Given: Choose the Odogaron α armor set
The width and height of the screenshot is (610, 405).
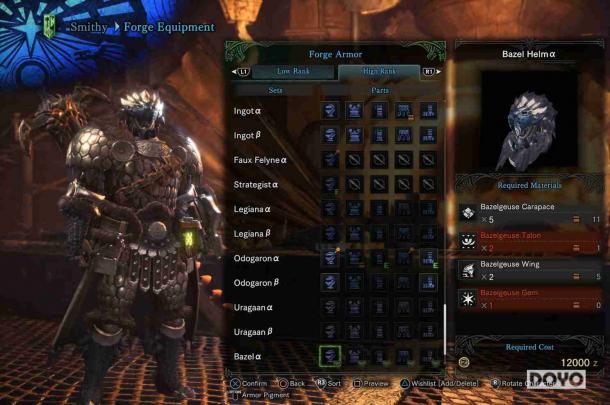Looking at the screenshot, I should click(x=260, y=258).
